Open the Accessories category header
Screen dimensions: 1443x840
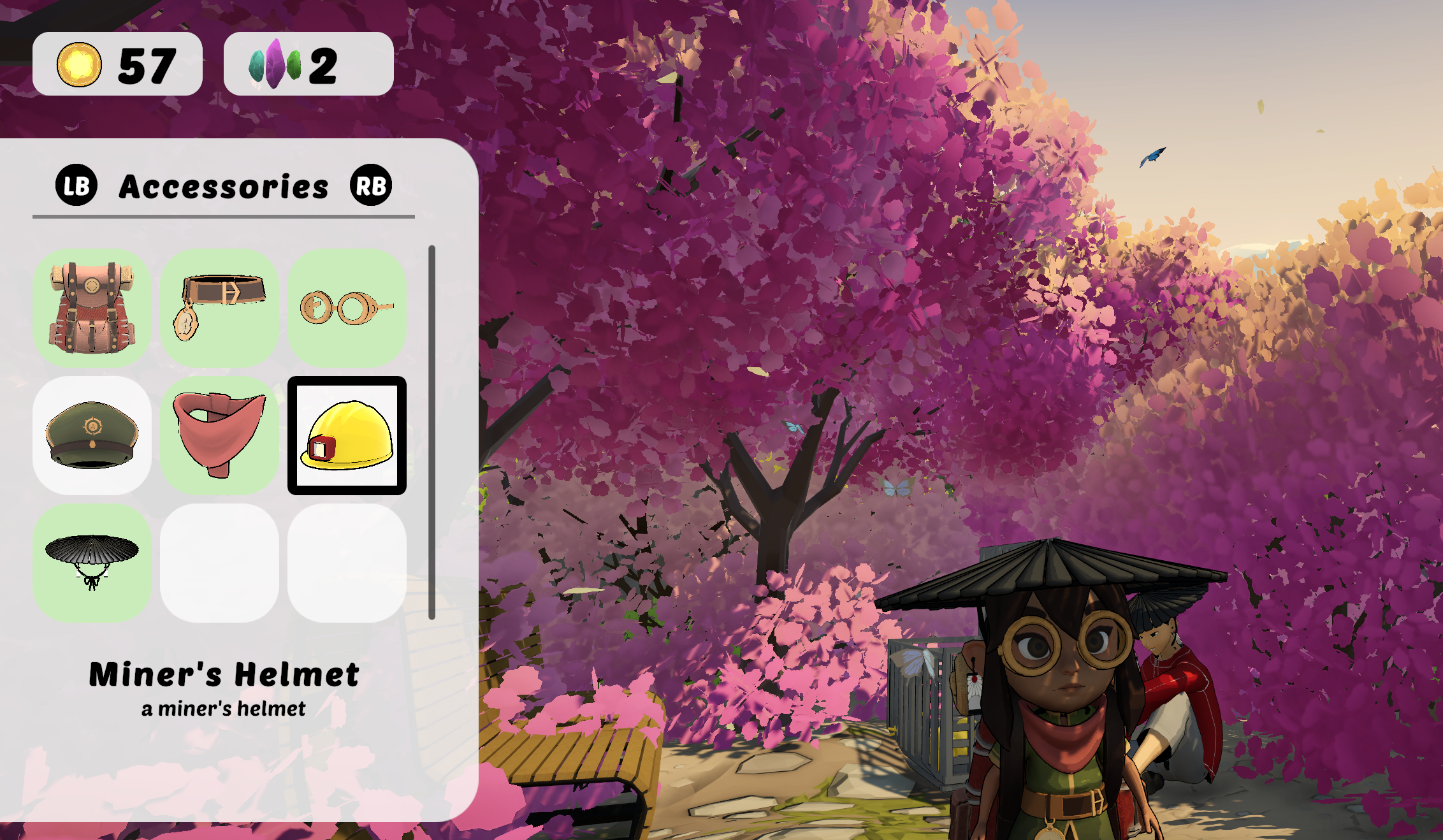[x=223, y=186]
